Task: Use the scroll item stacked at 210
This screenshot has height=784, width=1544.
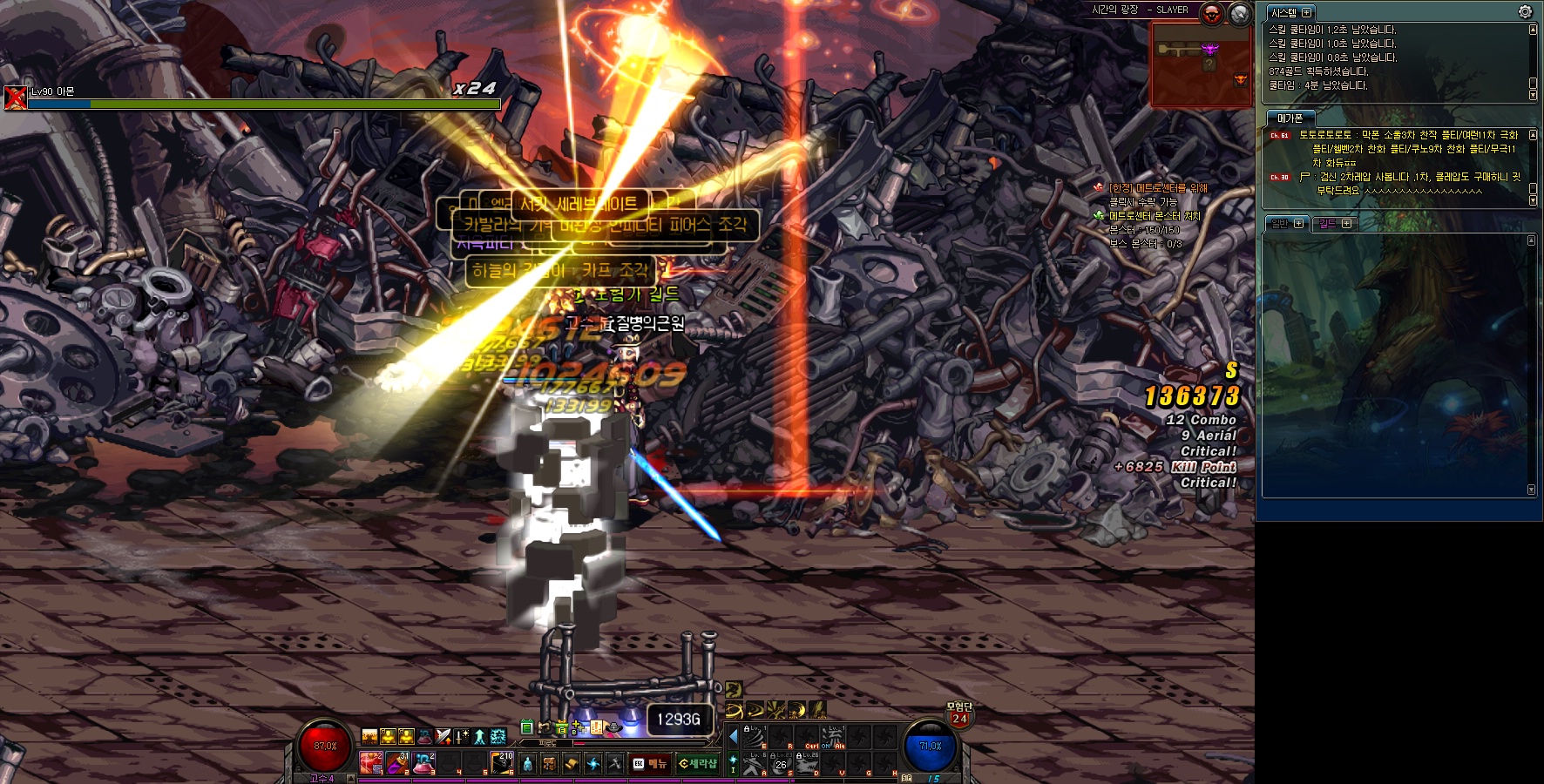Action: [502, 764]
